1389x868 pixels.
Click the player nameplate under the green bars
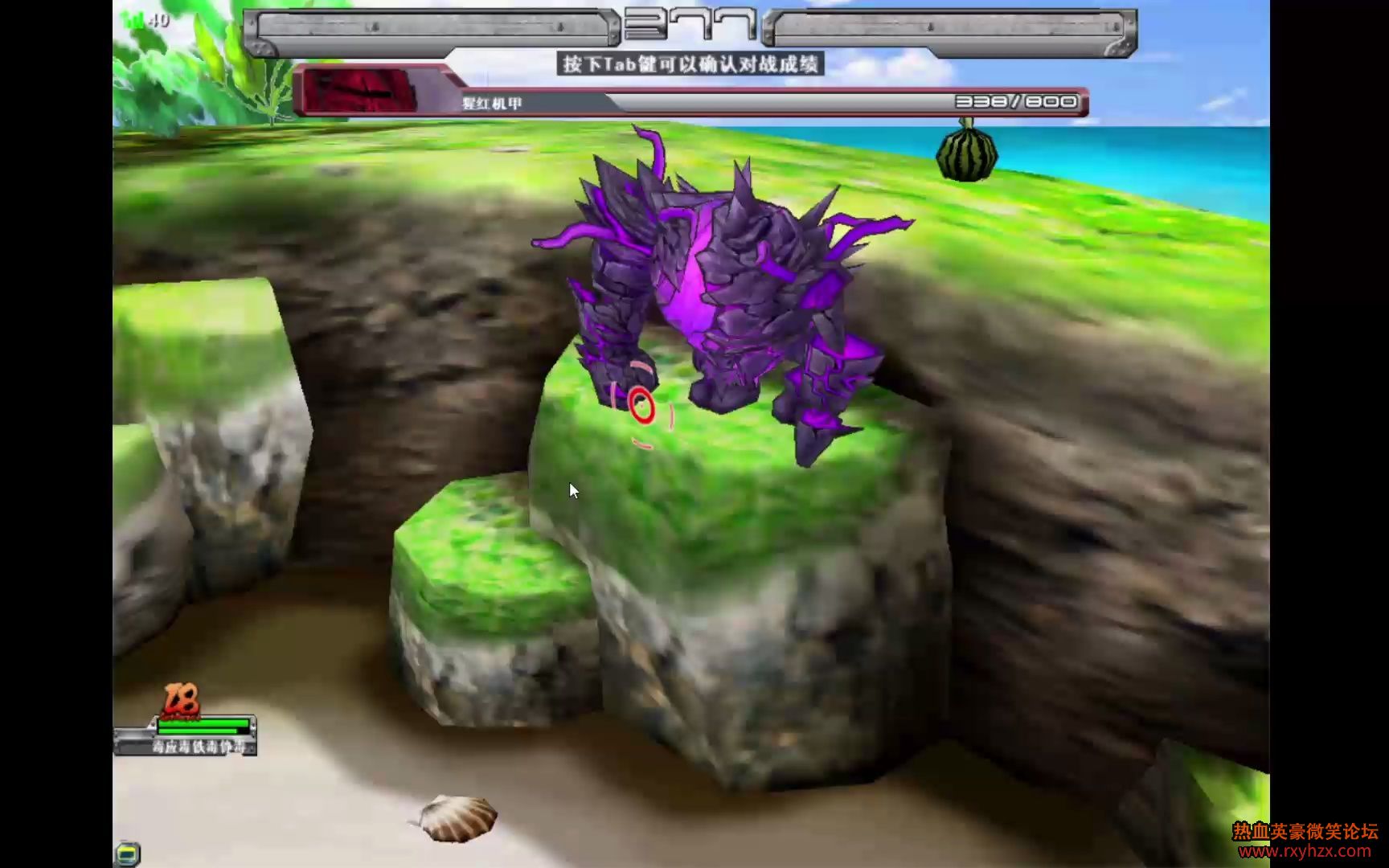point(199,747)
